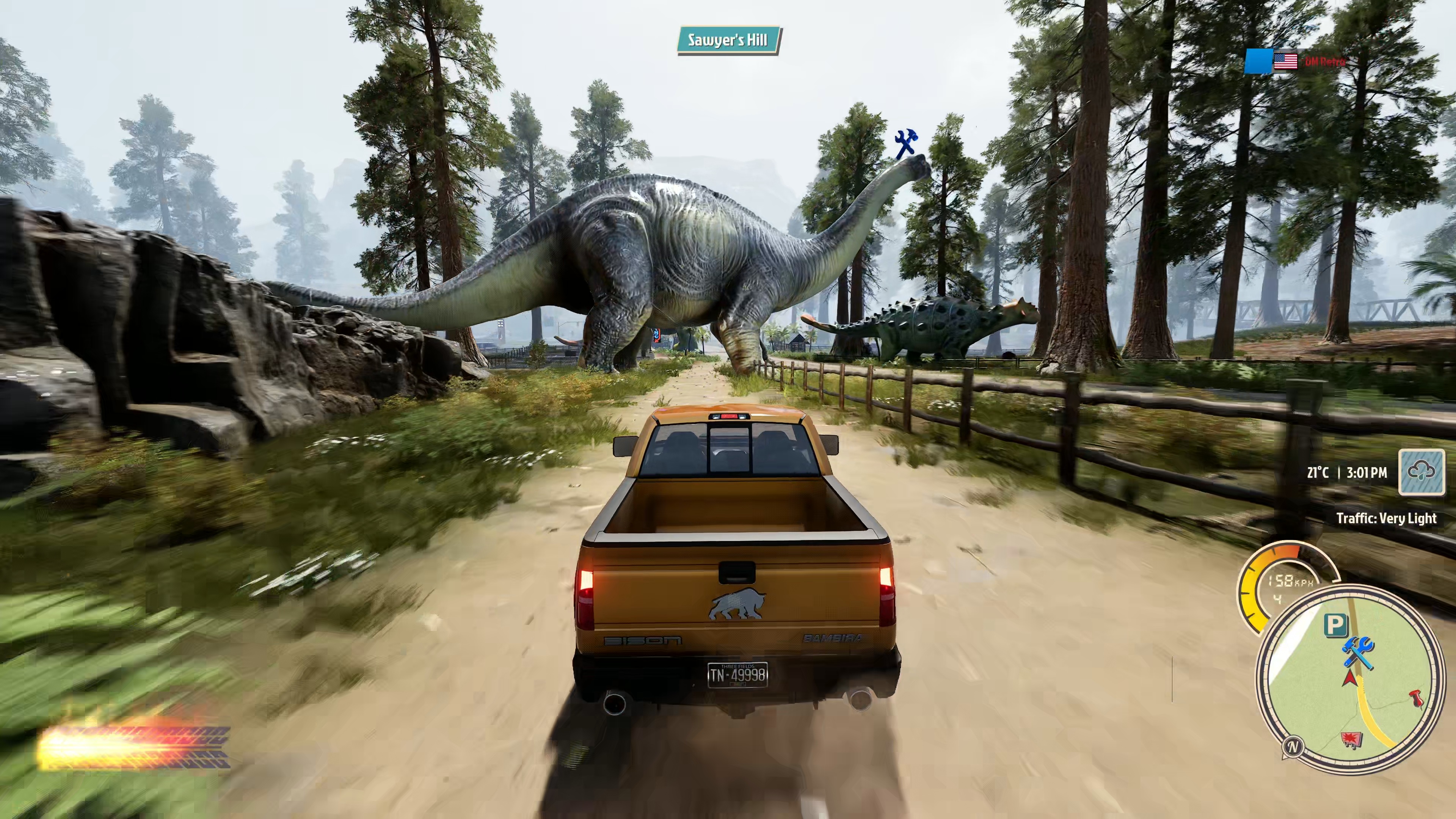Select the hammer and wrench marker on minimap
This screenshot has width=1456, height=819.
click(x=1358, y=652)
